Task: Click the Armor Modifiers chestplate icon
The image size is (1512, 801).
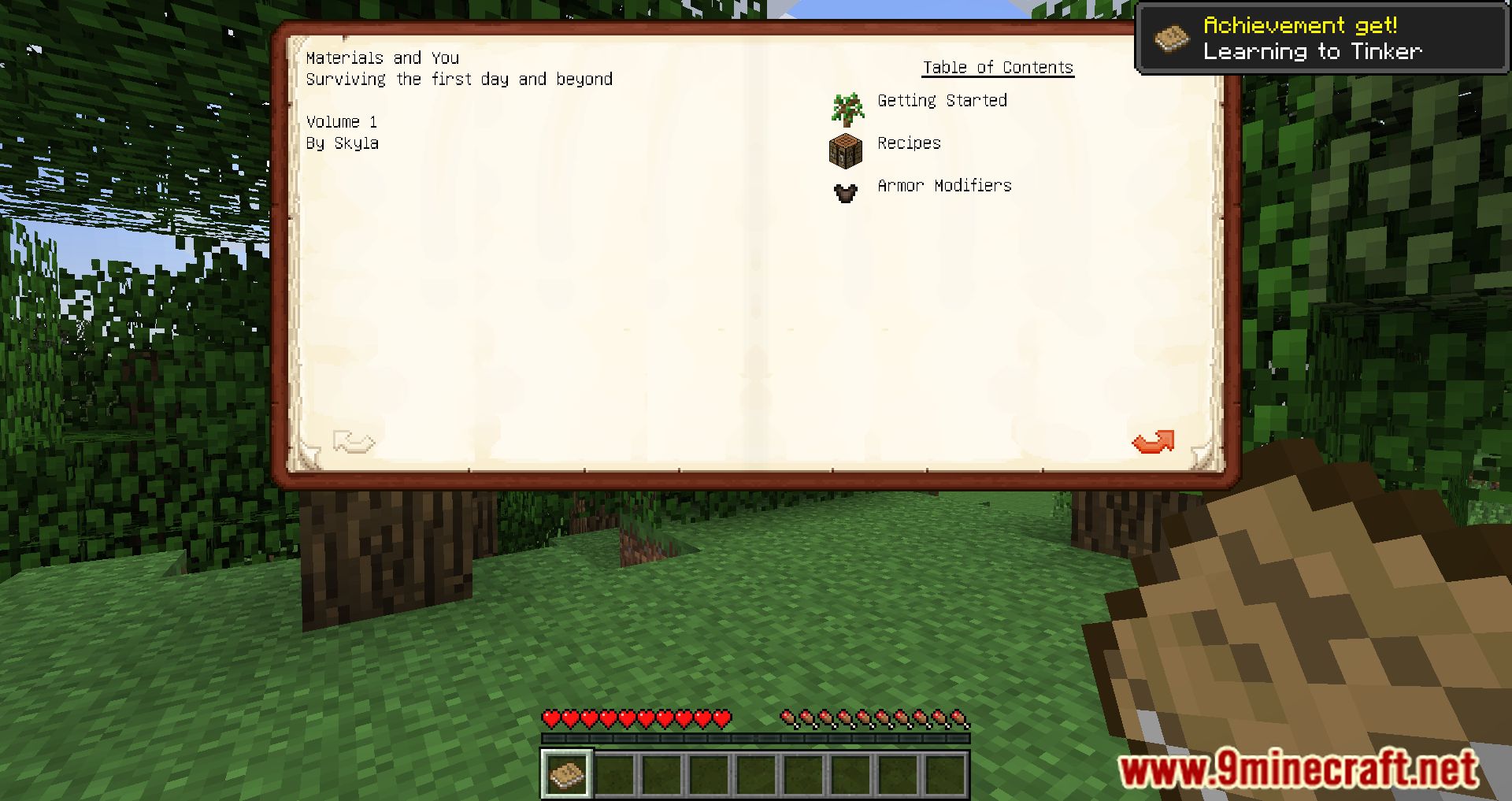Action: (845, 193)
